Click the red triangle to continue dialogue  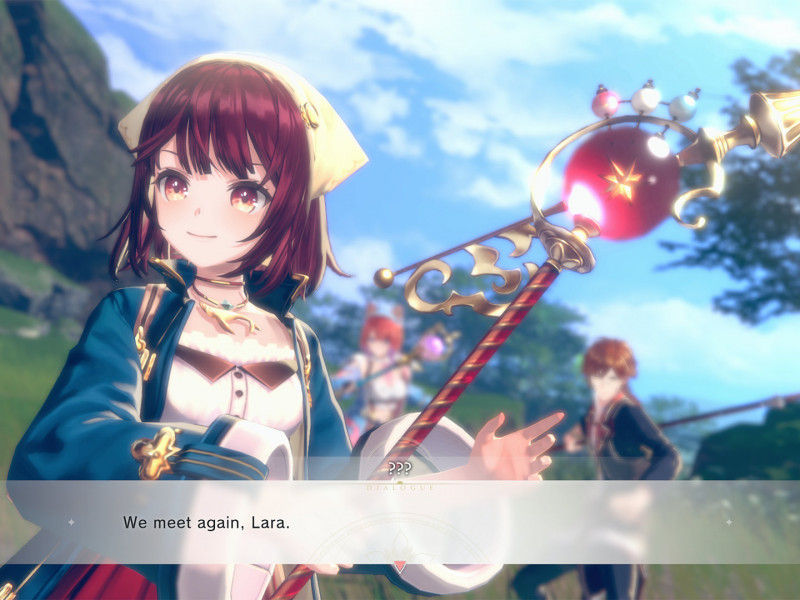click(400, 566)
